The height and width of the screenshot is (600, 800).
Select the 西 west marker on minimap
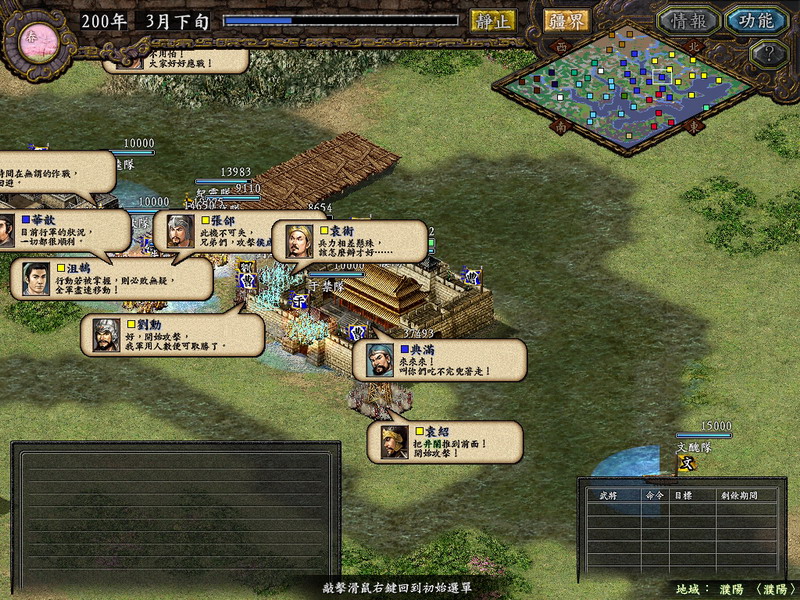(x=560, y=46)
